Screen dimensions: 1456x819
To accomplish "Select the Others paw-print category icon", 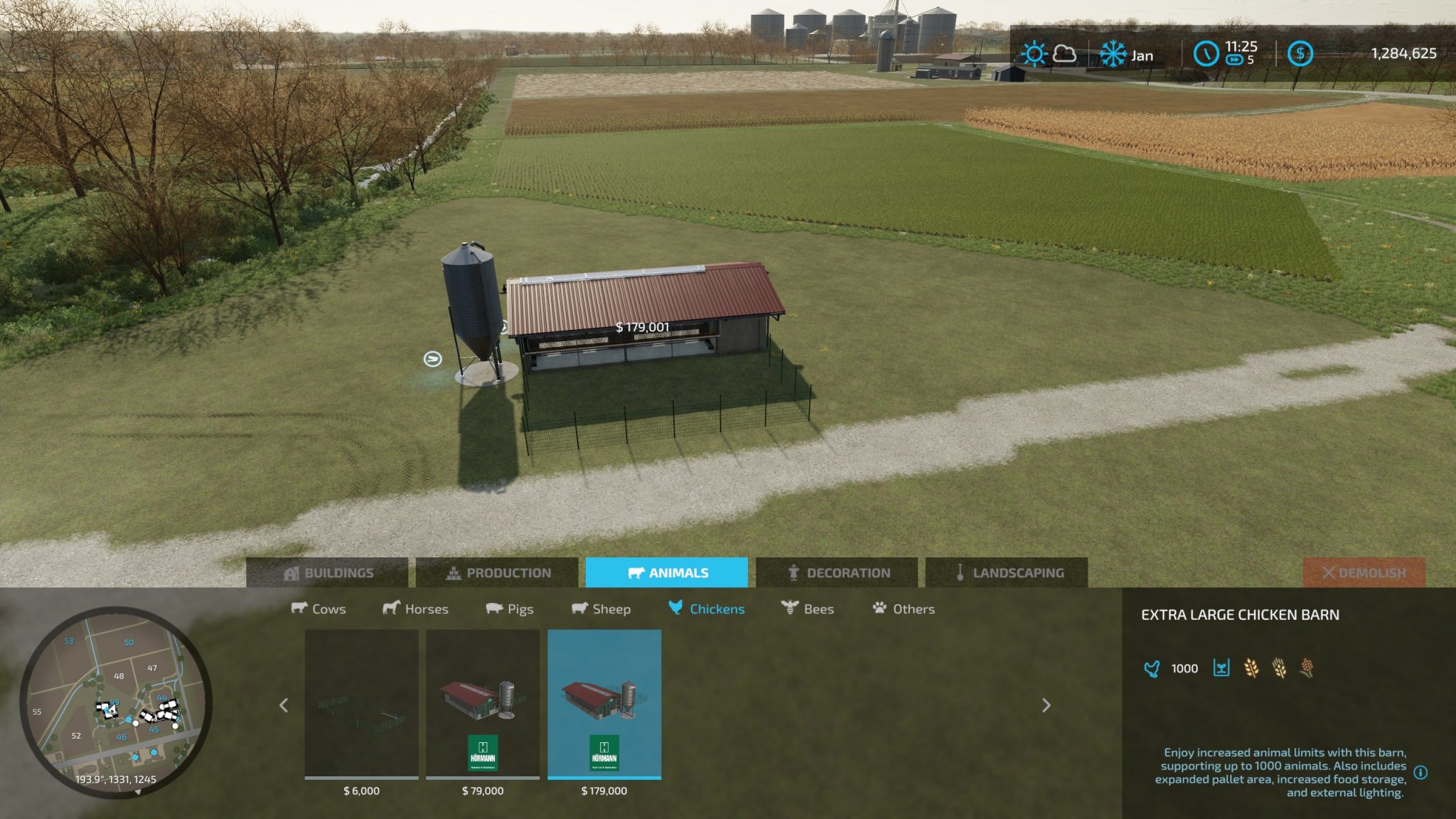I will [879, 609].
